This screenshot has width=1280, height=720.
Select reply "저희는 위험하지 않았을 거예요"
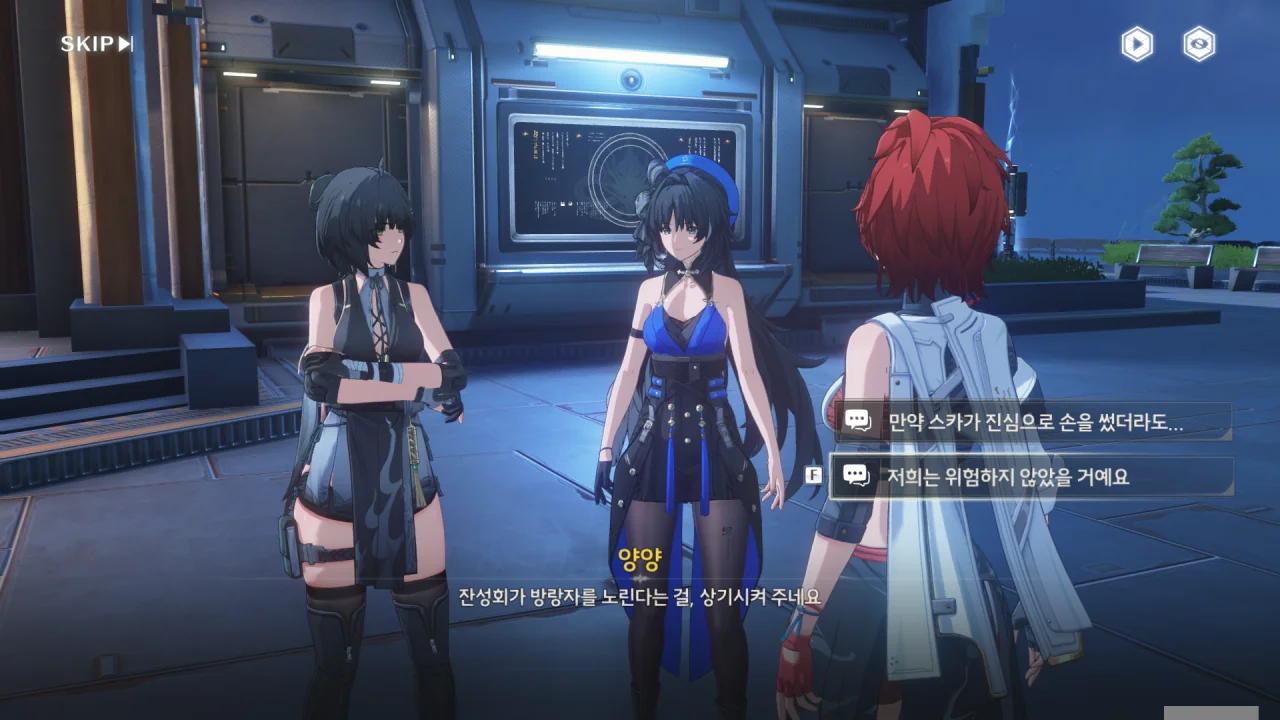click(1034, 477)
